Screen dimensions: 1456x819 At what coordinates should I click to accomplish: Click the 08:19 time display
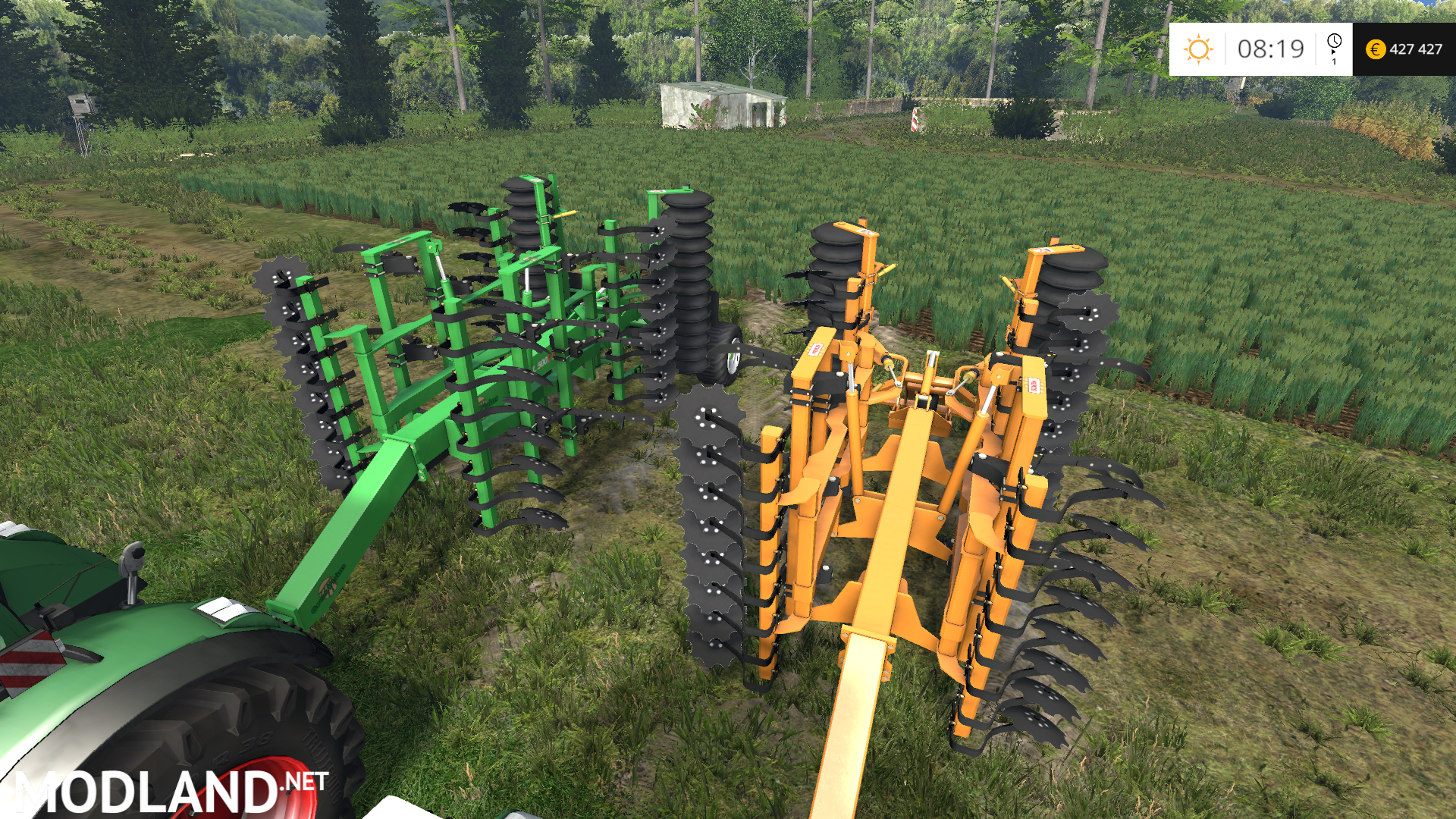point(1272,49)
